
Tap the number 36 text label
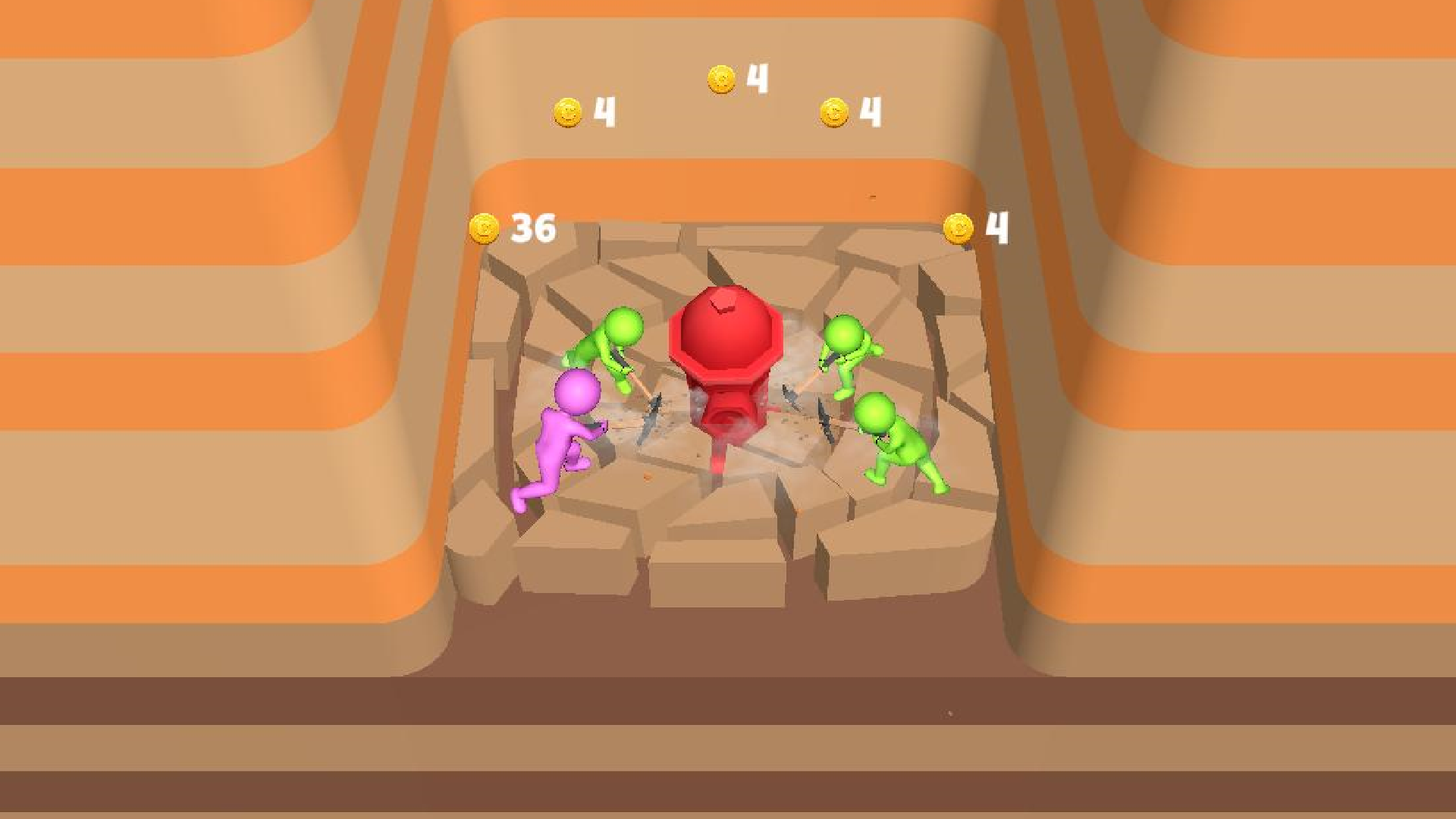click(532, 226)
